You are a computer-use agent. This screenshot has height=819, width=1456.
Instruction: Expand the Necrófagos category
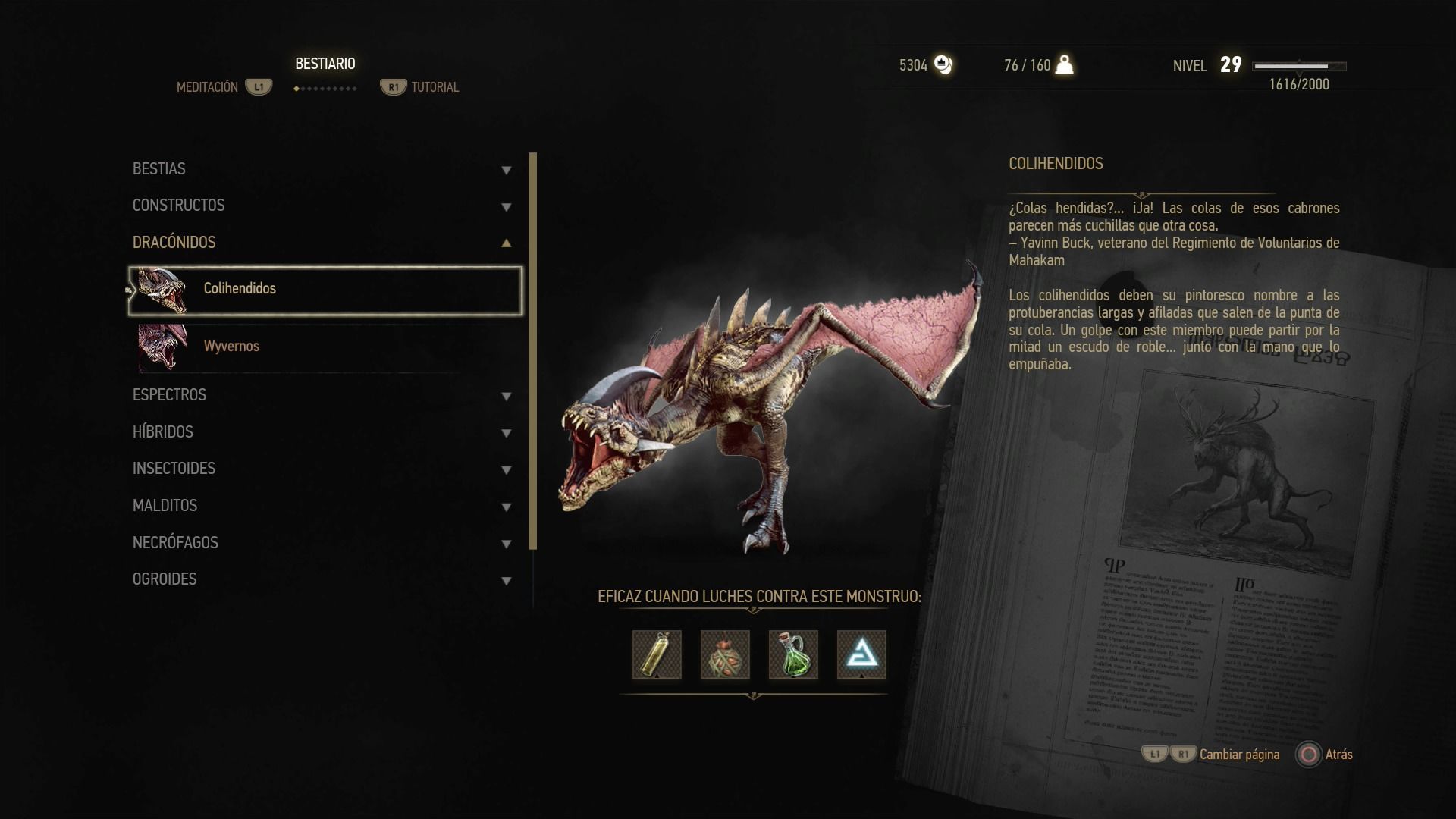pos(322,543)
